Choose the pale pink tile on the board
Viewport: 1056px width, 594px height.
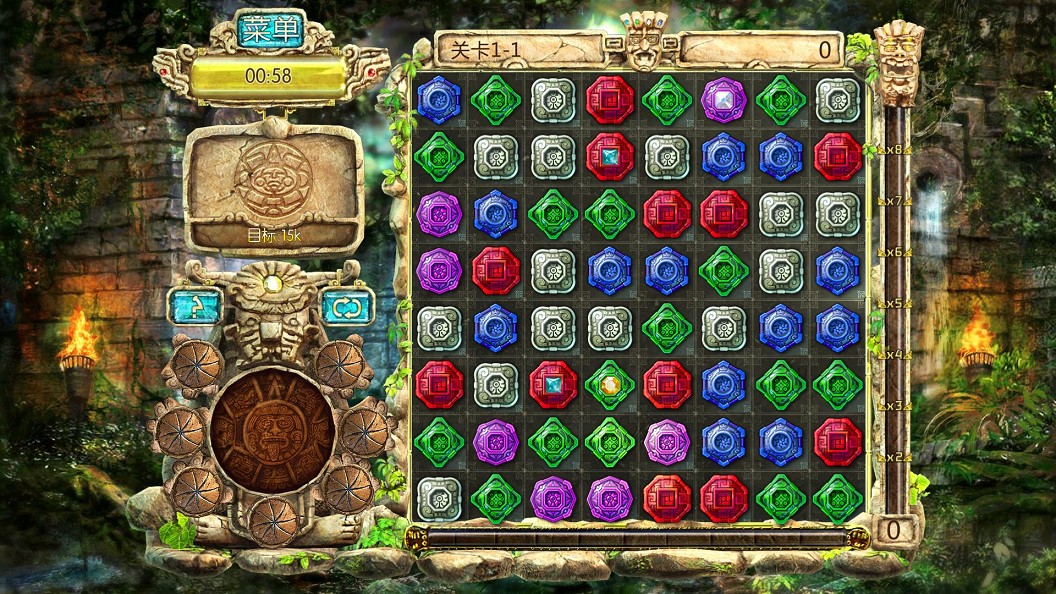[666, 441]
